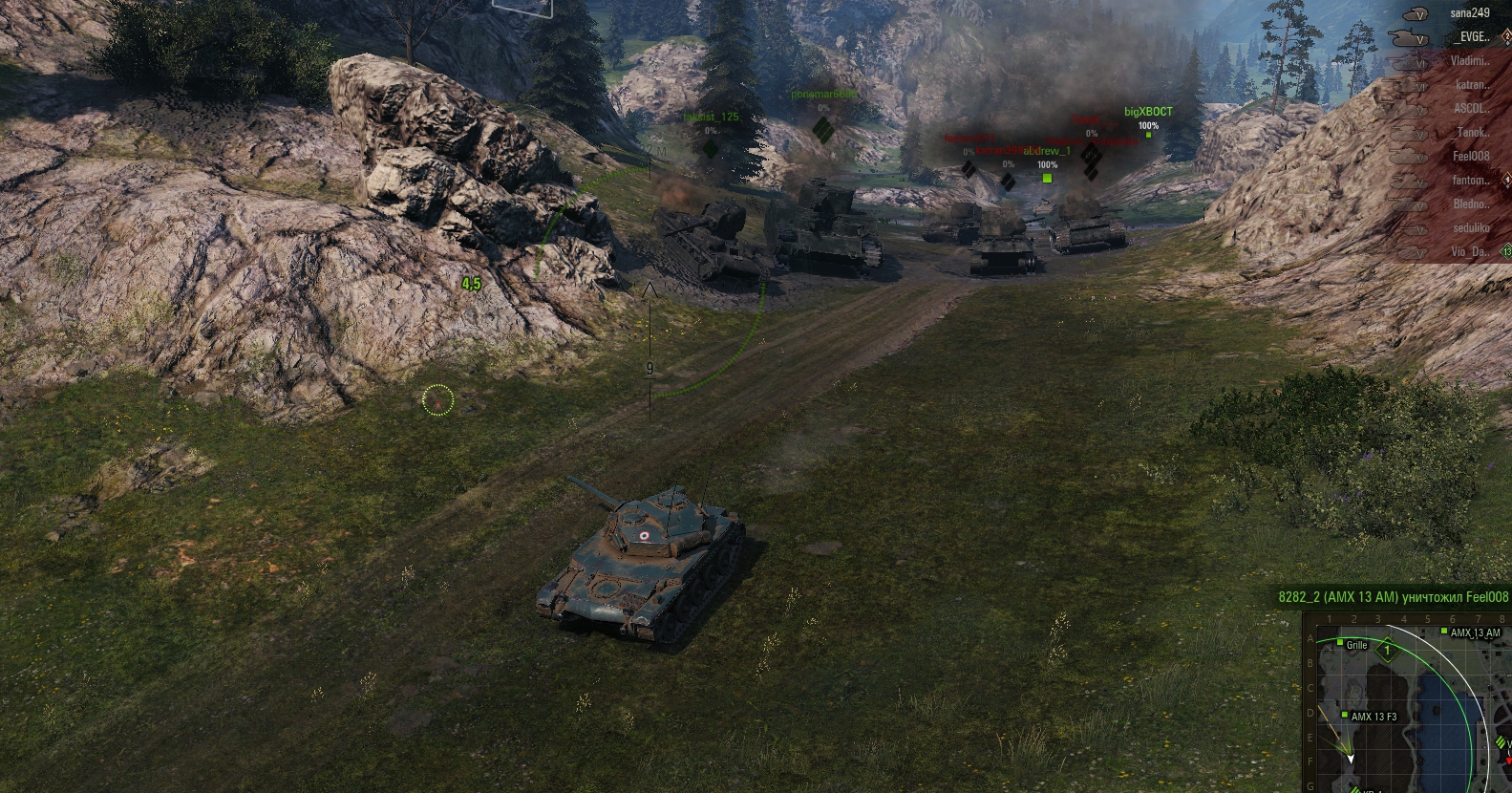
Task: Select sana249 in the player list
Action: pos(1469,13)
